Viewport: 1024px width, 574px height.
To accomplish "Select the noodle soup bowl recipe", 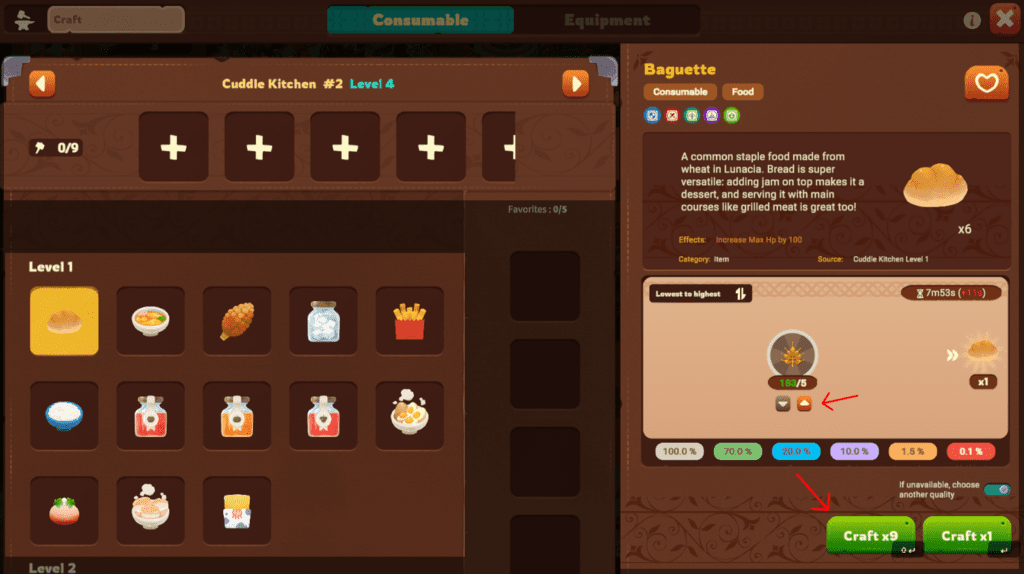I will (x=150, y=321).
